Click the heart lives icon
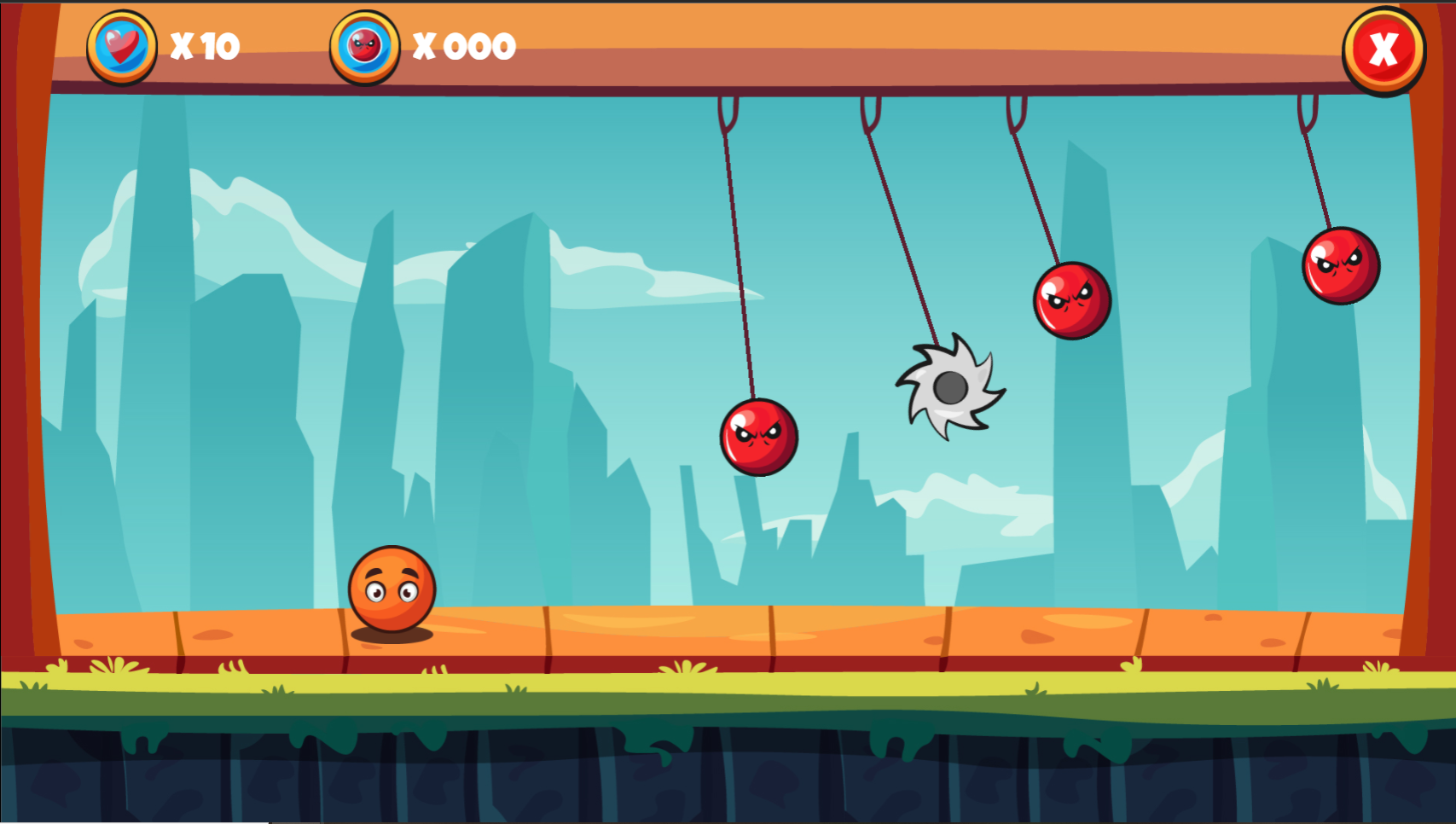 pyautogui.click(x=122, y=47)
